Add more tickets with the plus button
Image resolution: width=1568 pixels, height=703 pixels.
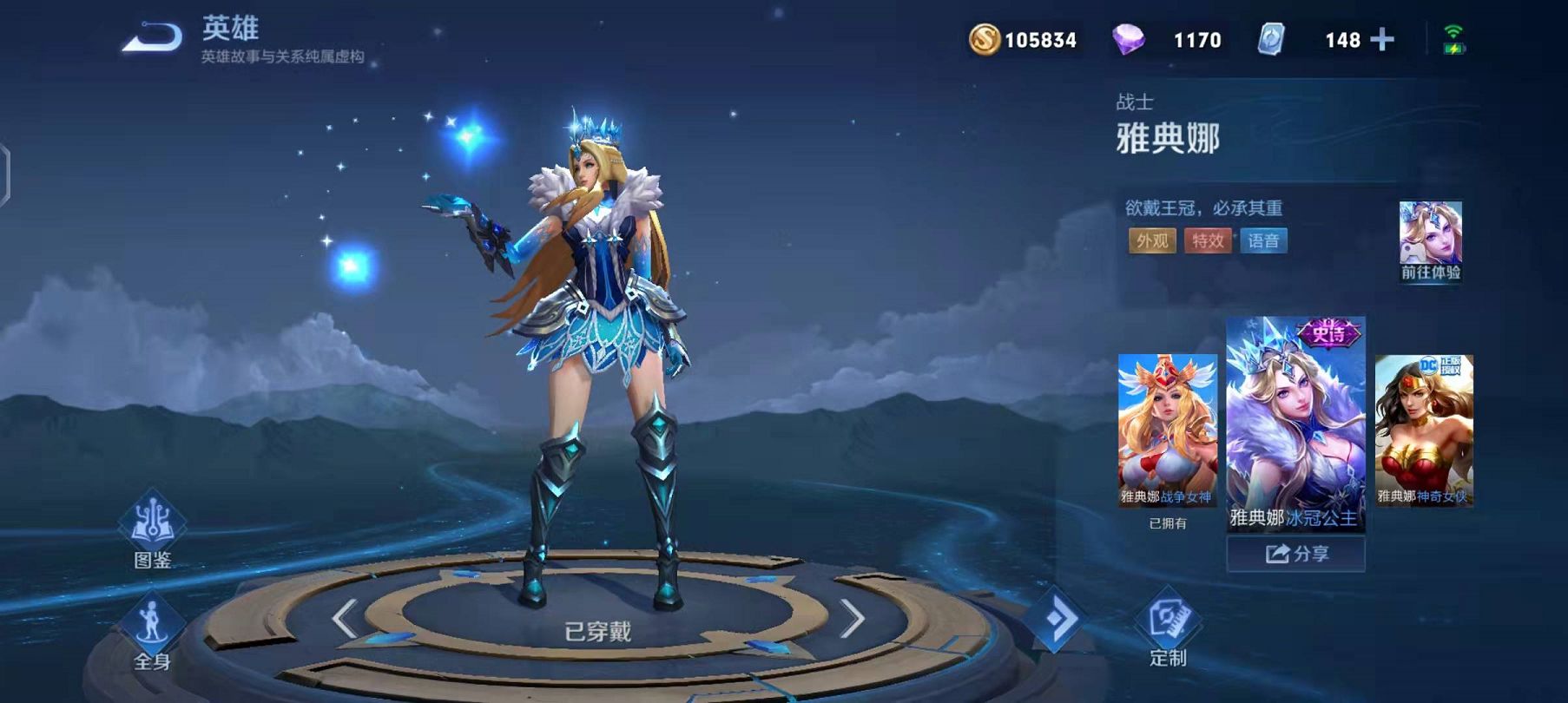(1381, 40)
